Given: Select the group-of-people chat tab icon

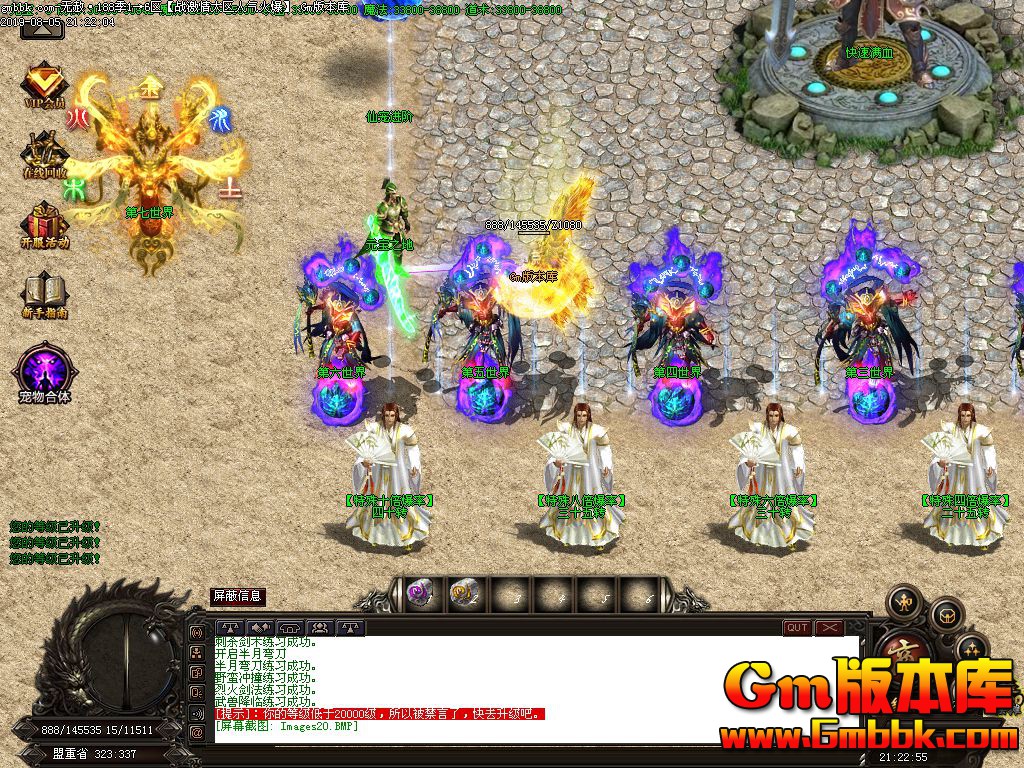Looking at the screenshot, I should point(320,628).
